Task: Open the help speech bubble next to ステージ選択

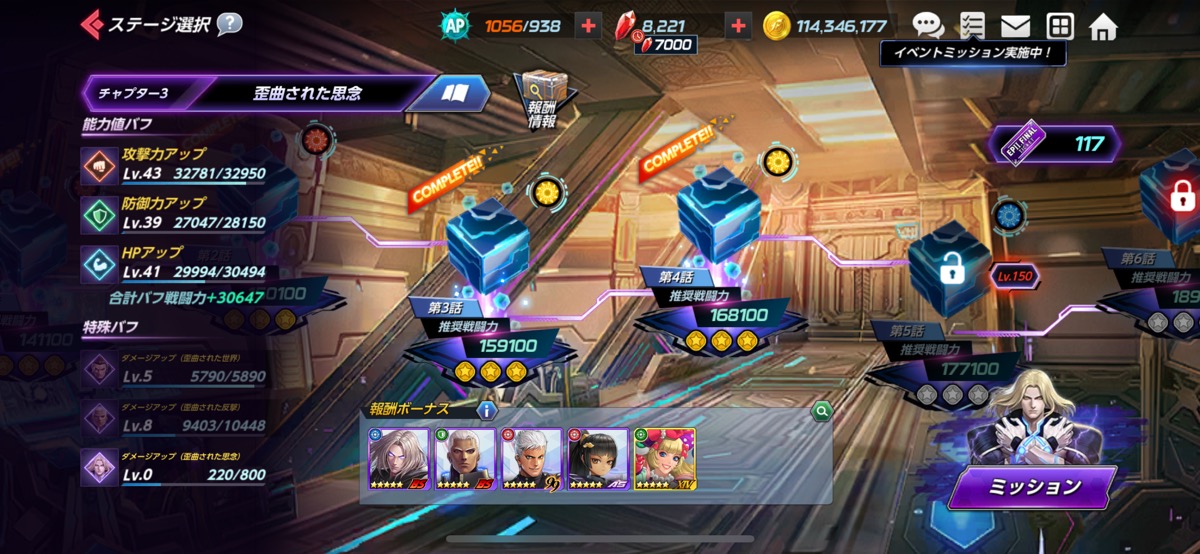Action: tap(229, 24)
